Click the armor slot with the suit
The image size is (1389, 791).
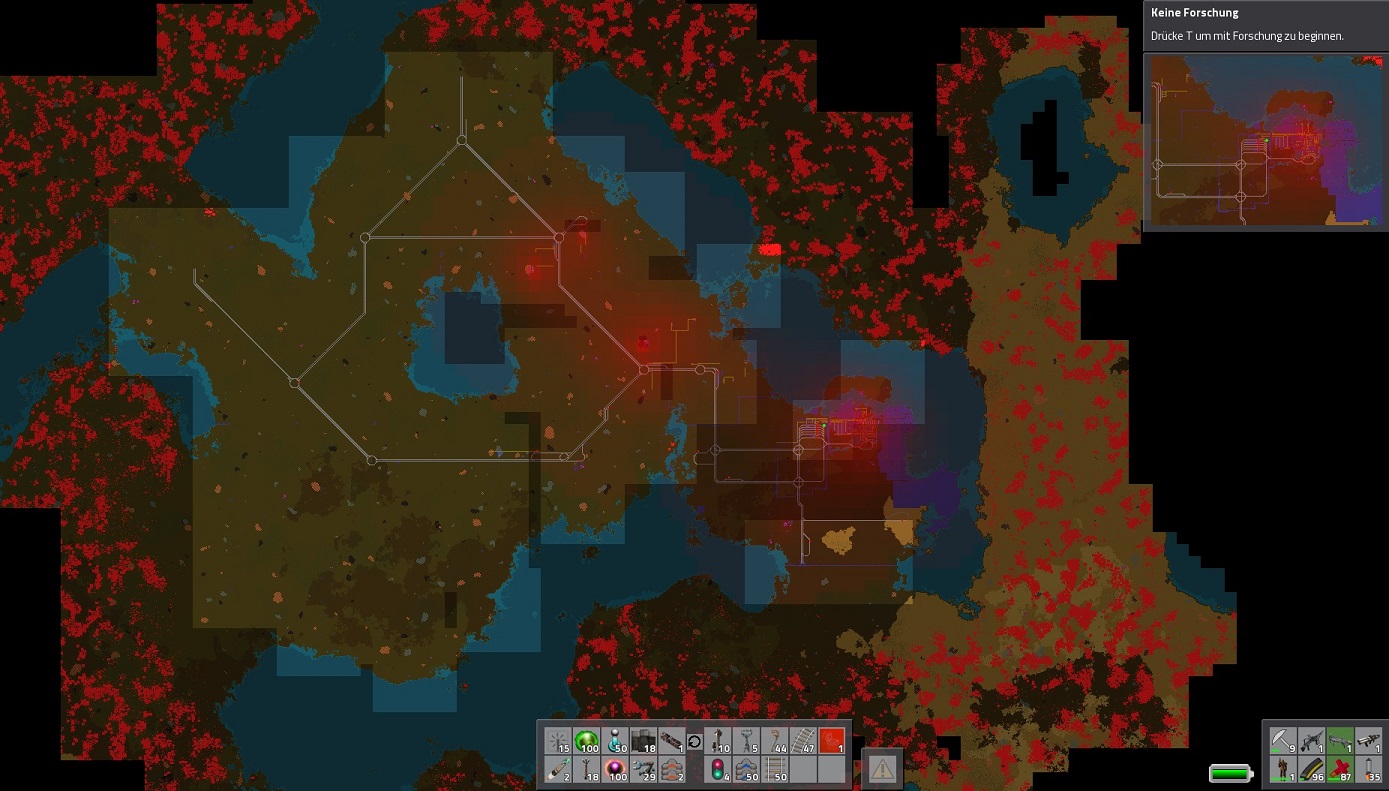click(x=1283, y=769)
